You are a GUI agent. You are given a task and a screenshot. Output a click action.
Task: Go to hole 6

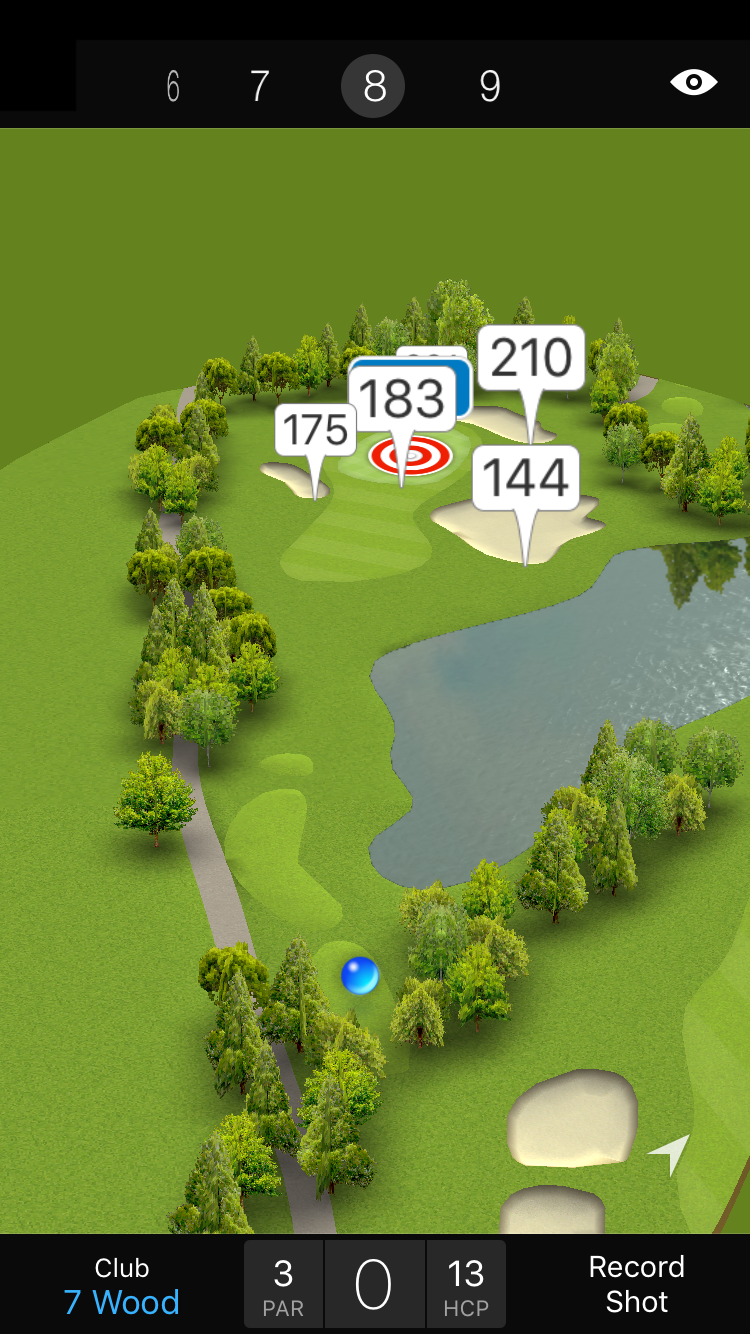coord(173,86)
